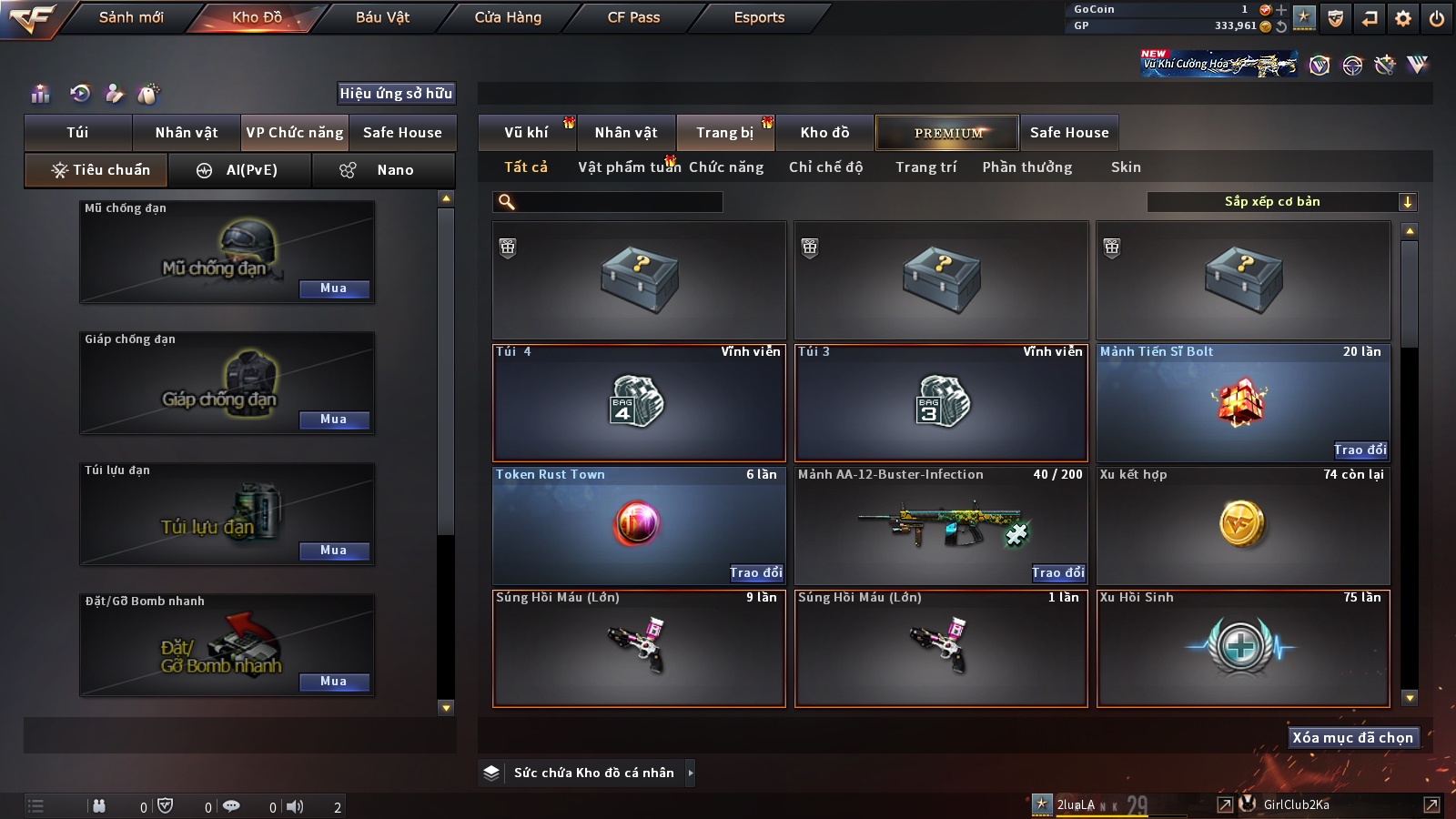Switch to the Nano tab

383,170
